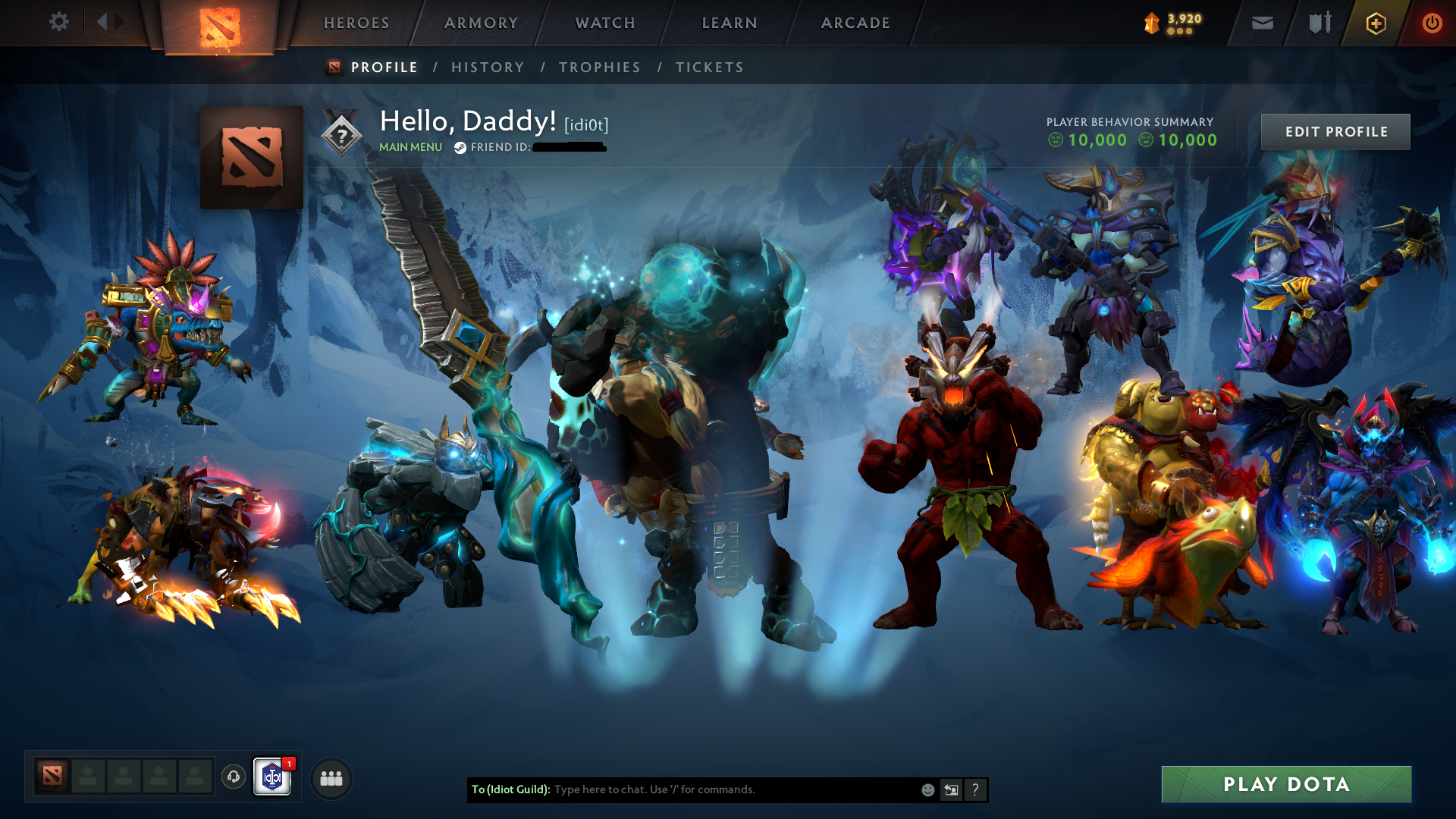Open the friends list icon

pos(330,777)
